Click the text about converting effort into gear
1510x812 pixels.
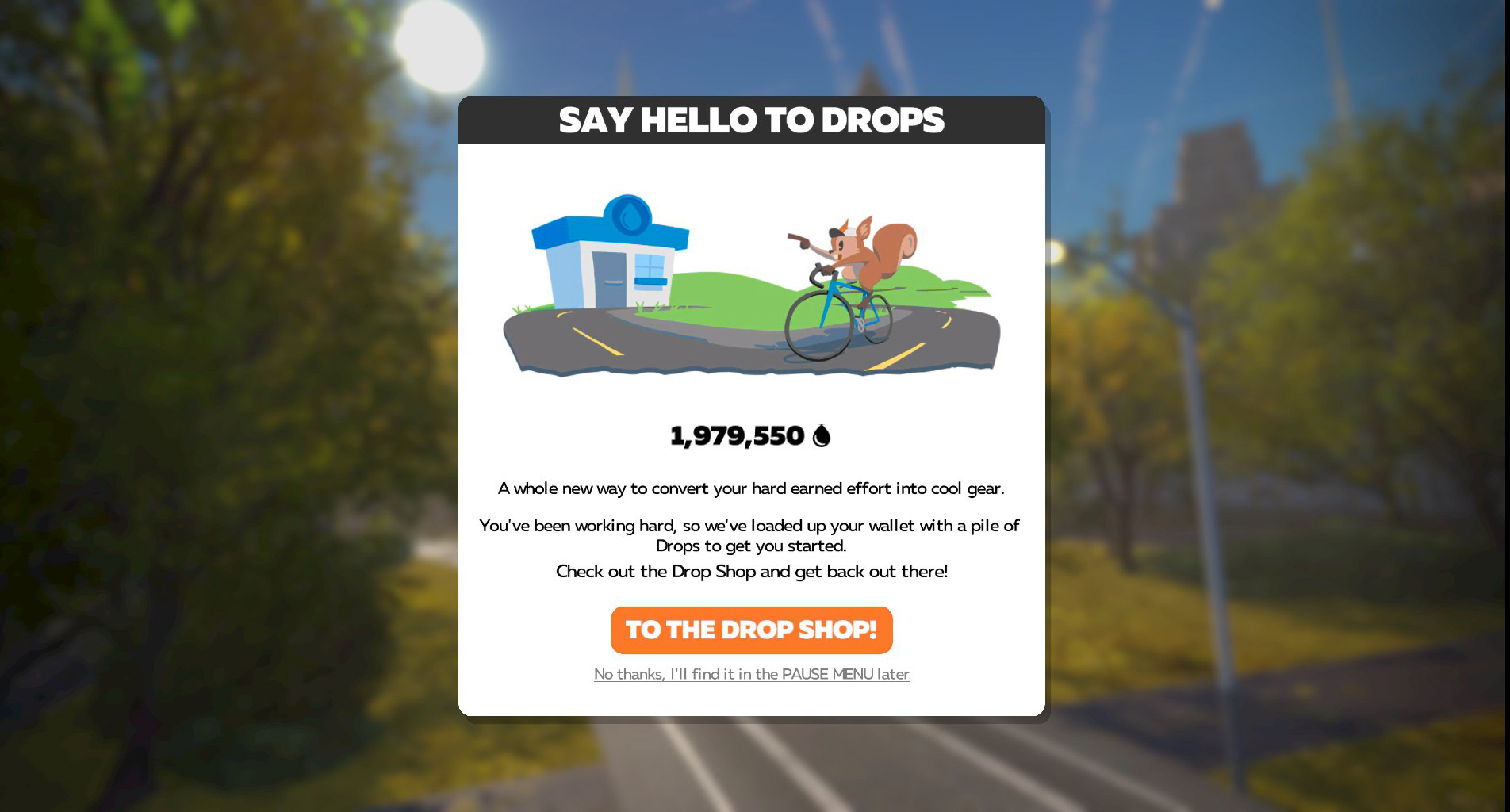[751, 489]
